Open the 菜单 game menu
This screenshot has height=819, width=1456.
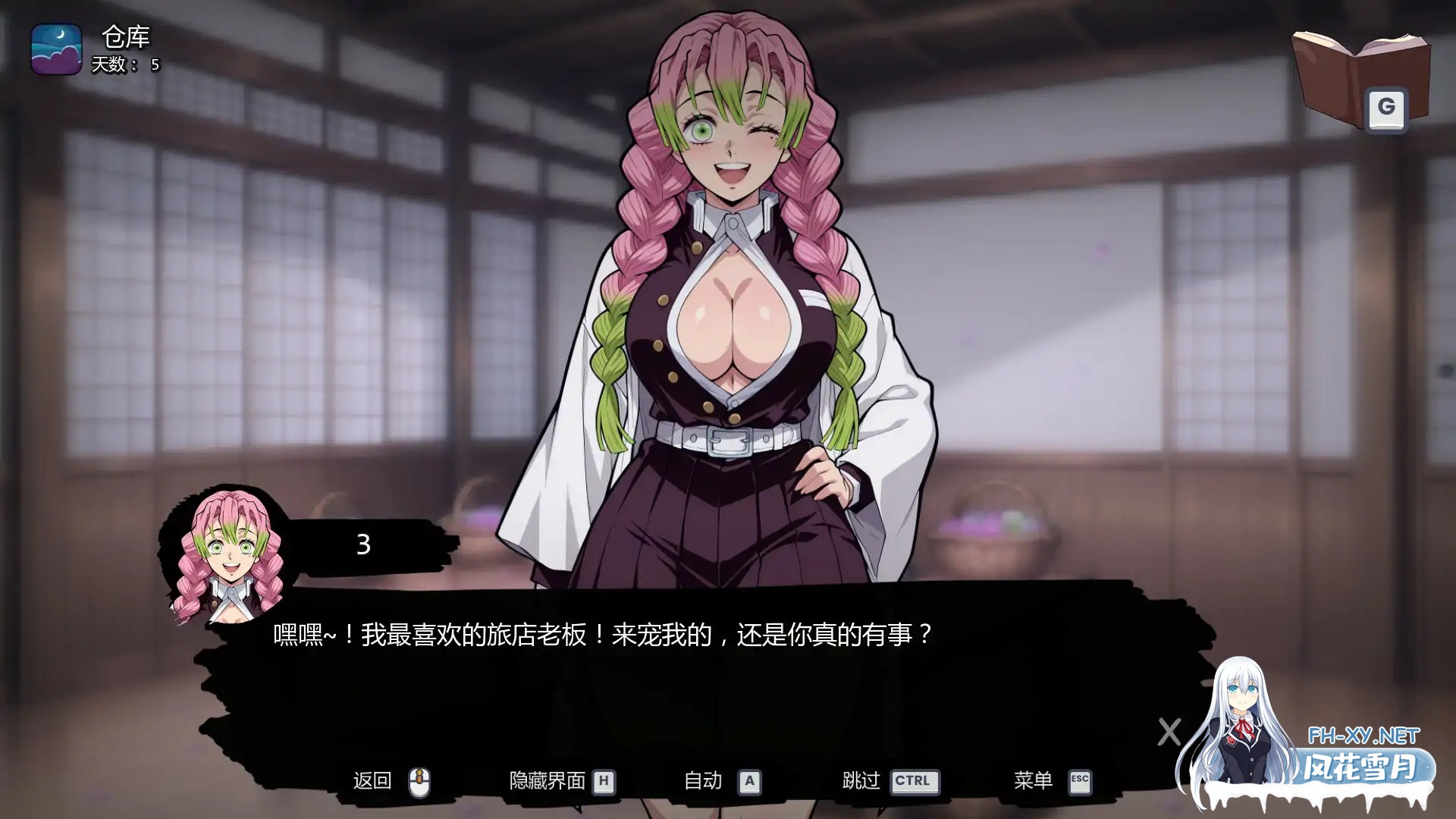coord(1031,780)
